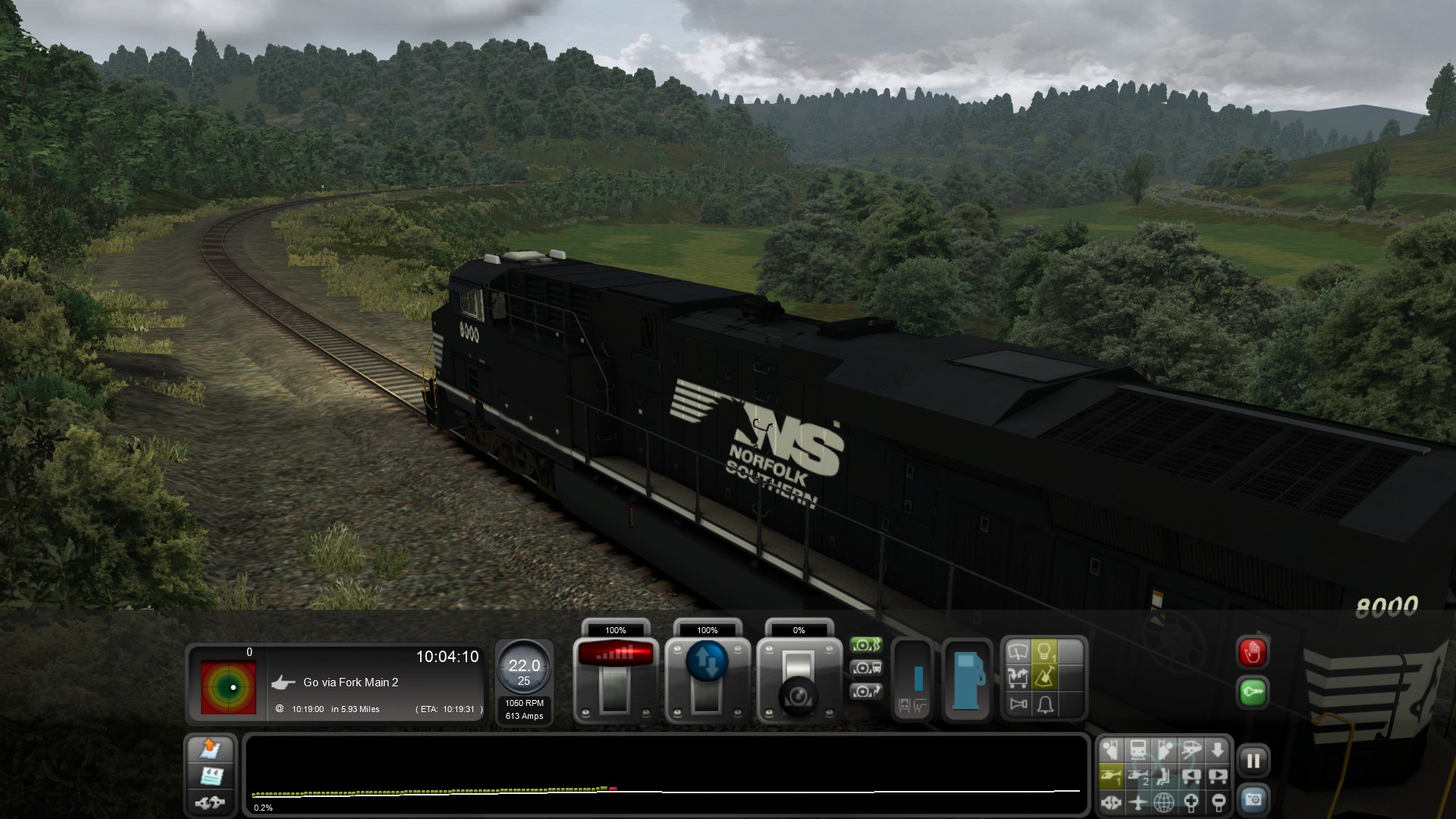Open the globe free camera view
Screen dimensions: 1456x819
[x=1164, y=802]
